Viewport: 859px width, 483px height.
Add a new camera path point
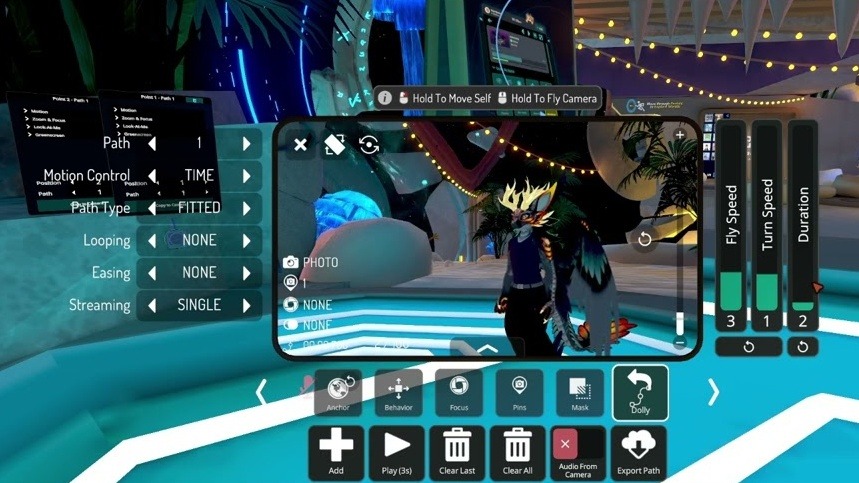point(336,452)
